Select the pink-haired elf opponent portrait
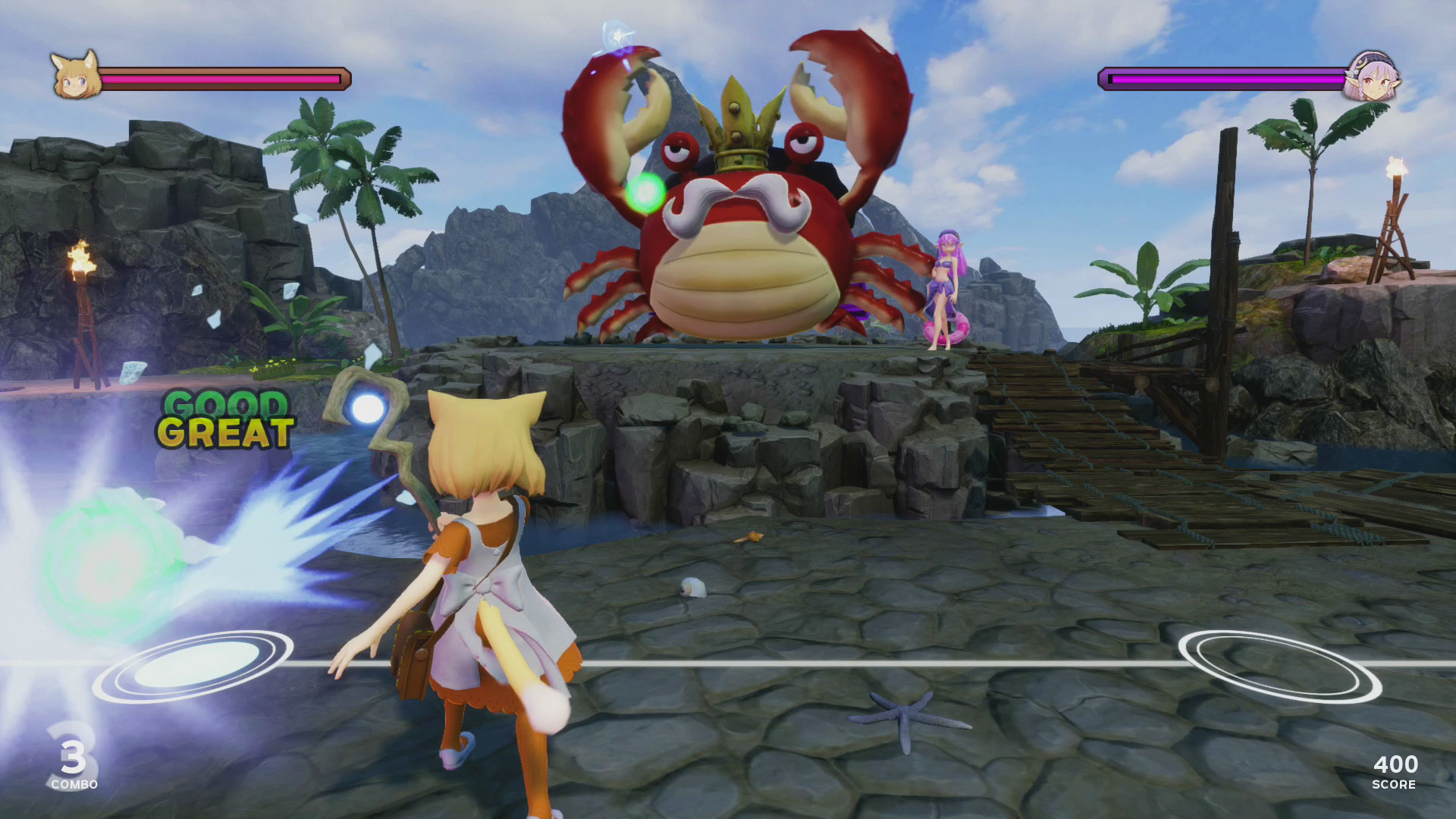Screen dimensions: 1456x819 pyautogui.click(x=1372, y=77)
